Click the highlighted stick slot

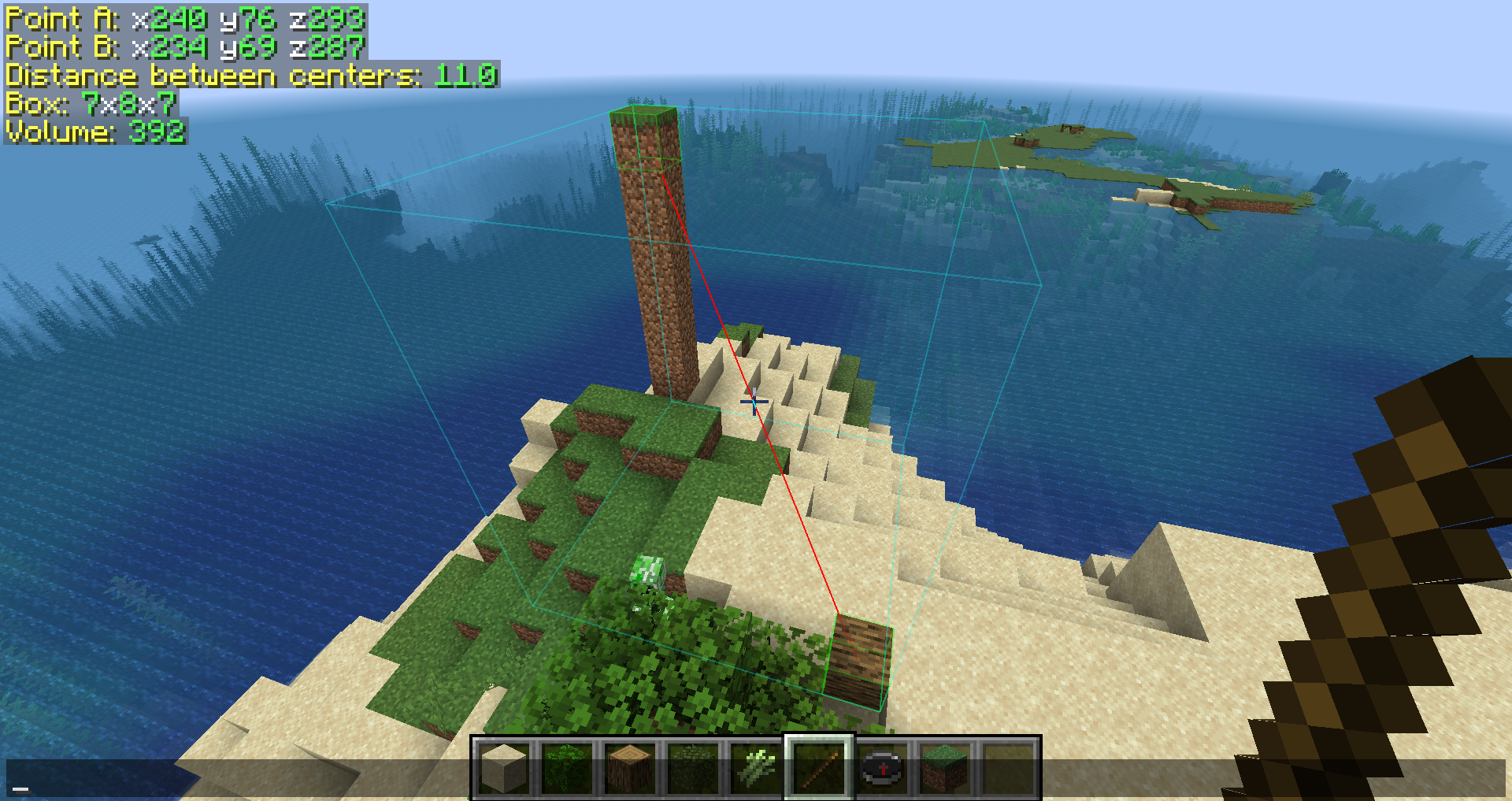click(819, 769)
